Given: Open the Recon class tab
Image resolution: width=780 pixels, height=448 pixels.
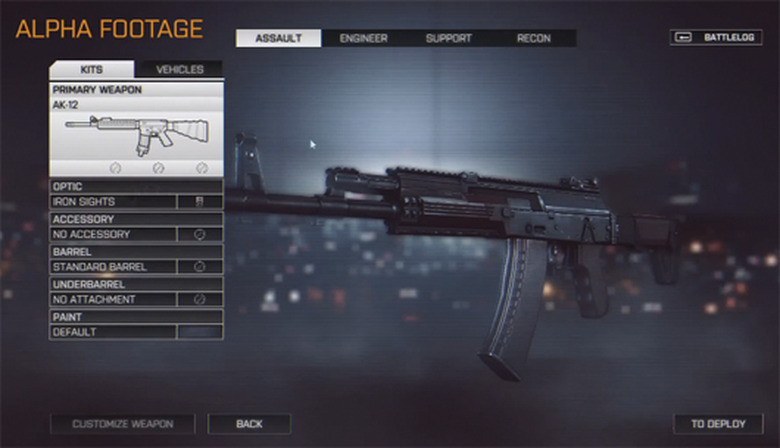Looking at the screenshot, I should click(x=533, y=38).
